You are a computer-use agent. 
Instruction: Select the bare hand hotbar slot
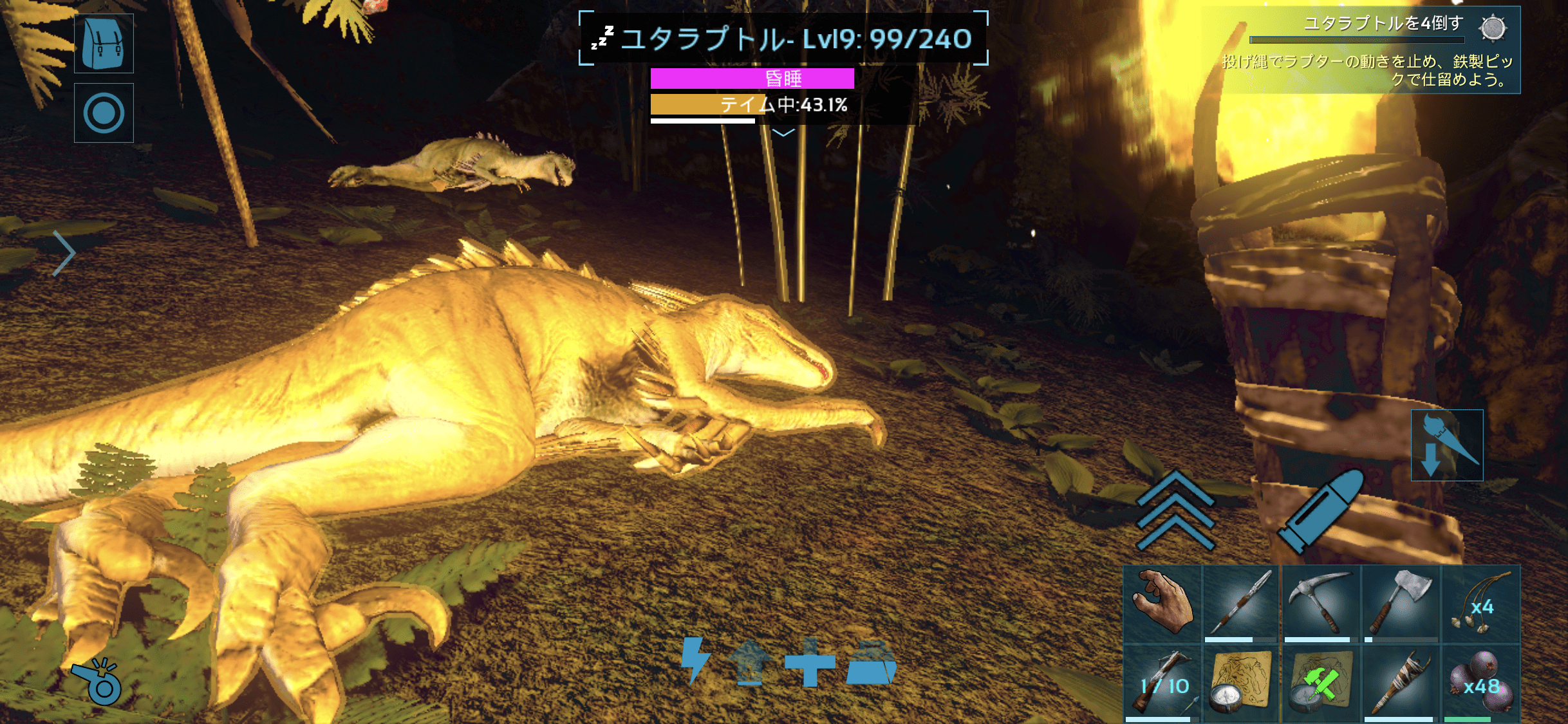pyautogui.click(x=1162, y=604)
